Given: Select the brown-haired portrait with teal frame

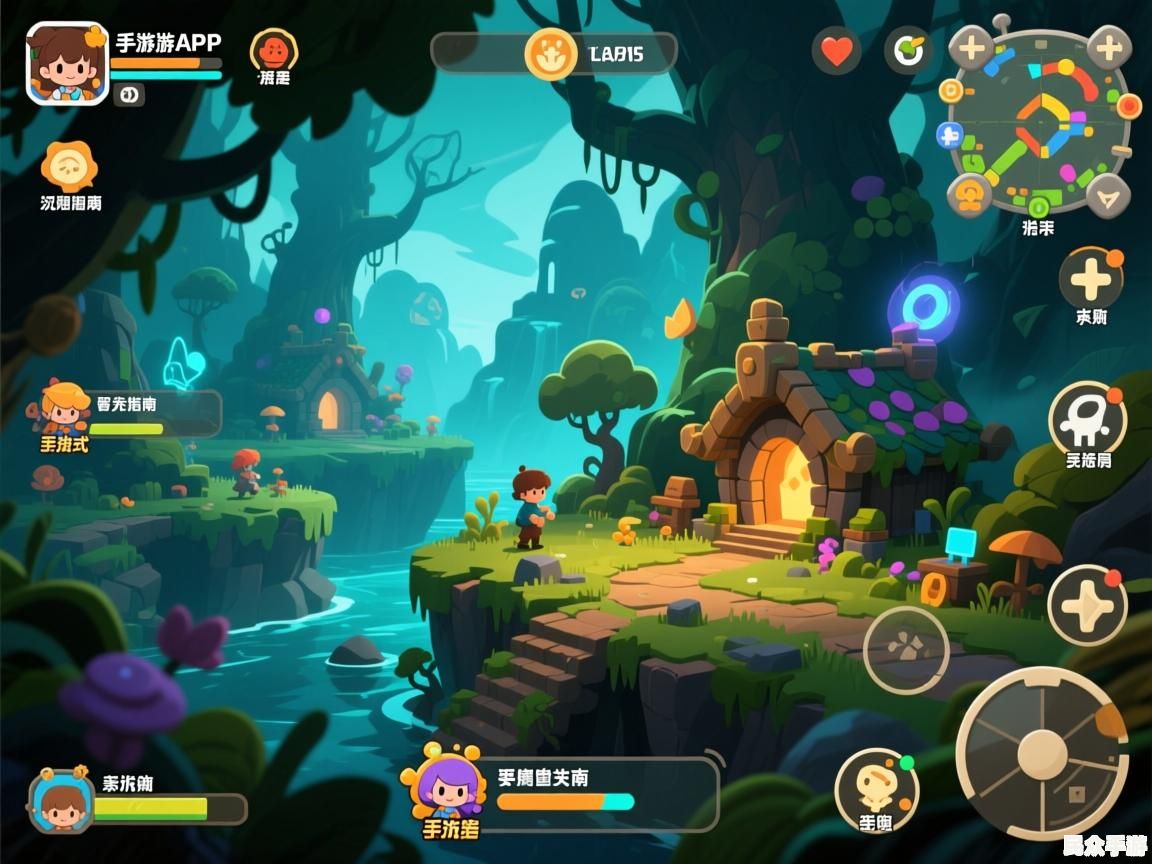Looking at the screenshot, I should pos(62,800).
